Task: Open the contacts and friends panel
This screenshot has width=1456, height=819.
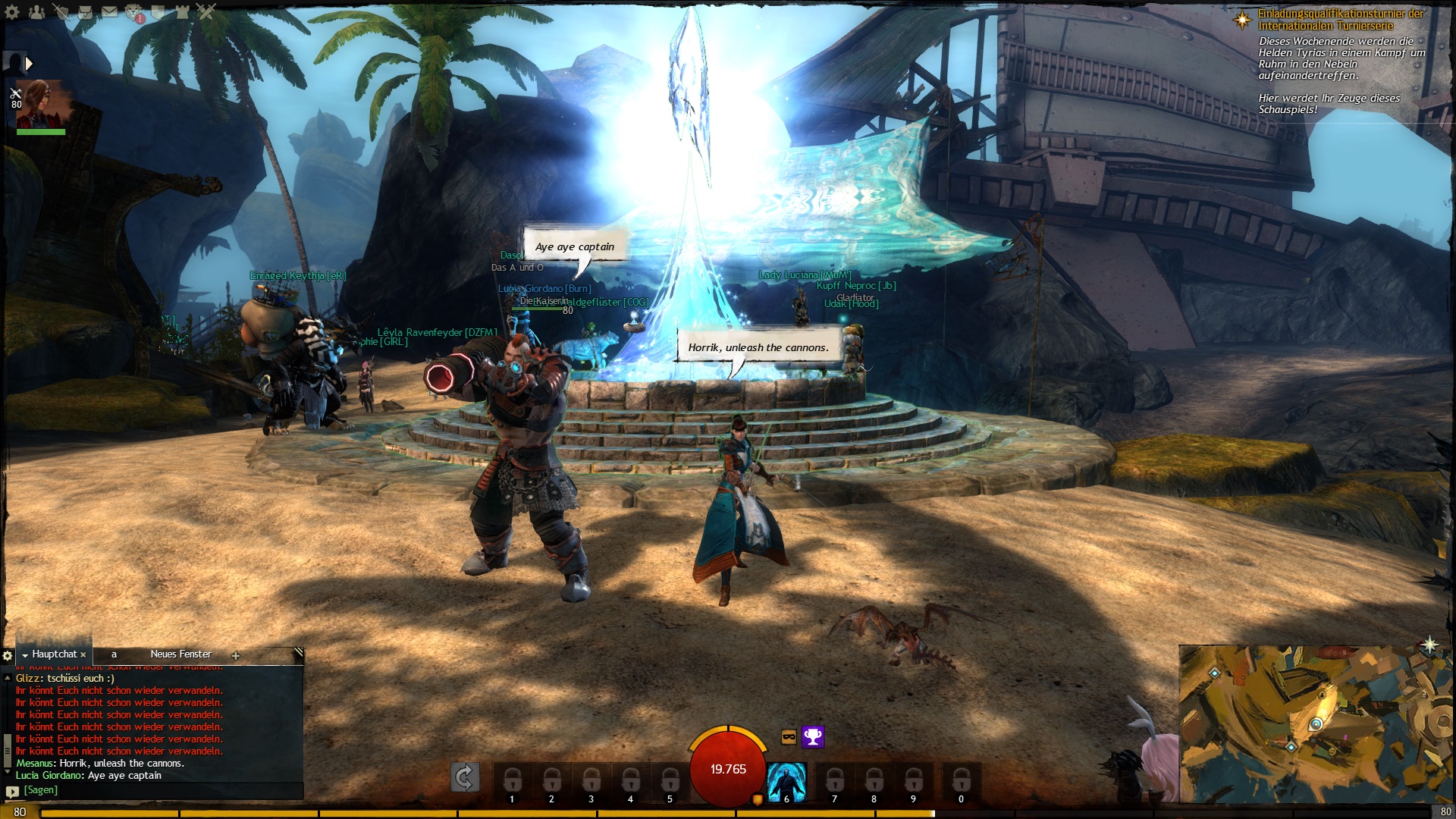Action: tap(36, 11)
